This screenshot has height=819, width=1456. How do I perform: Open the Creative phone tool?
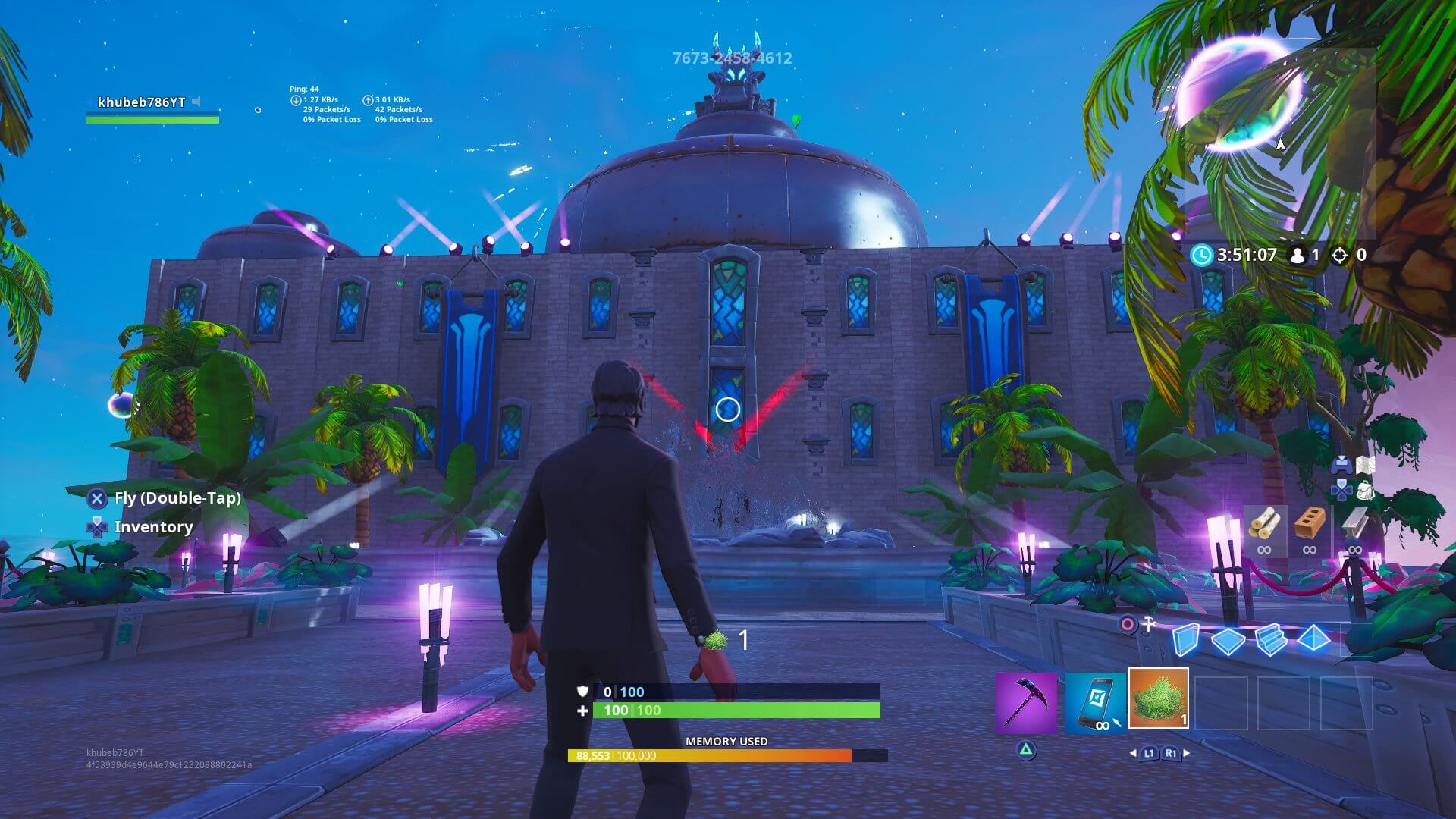point(1094,701)
